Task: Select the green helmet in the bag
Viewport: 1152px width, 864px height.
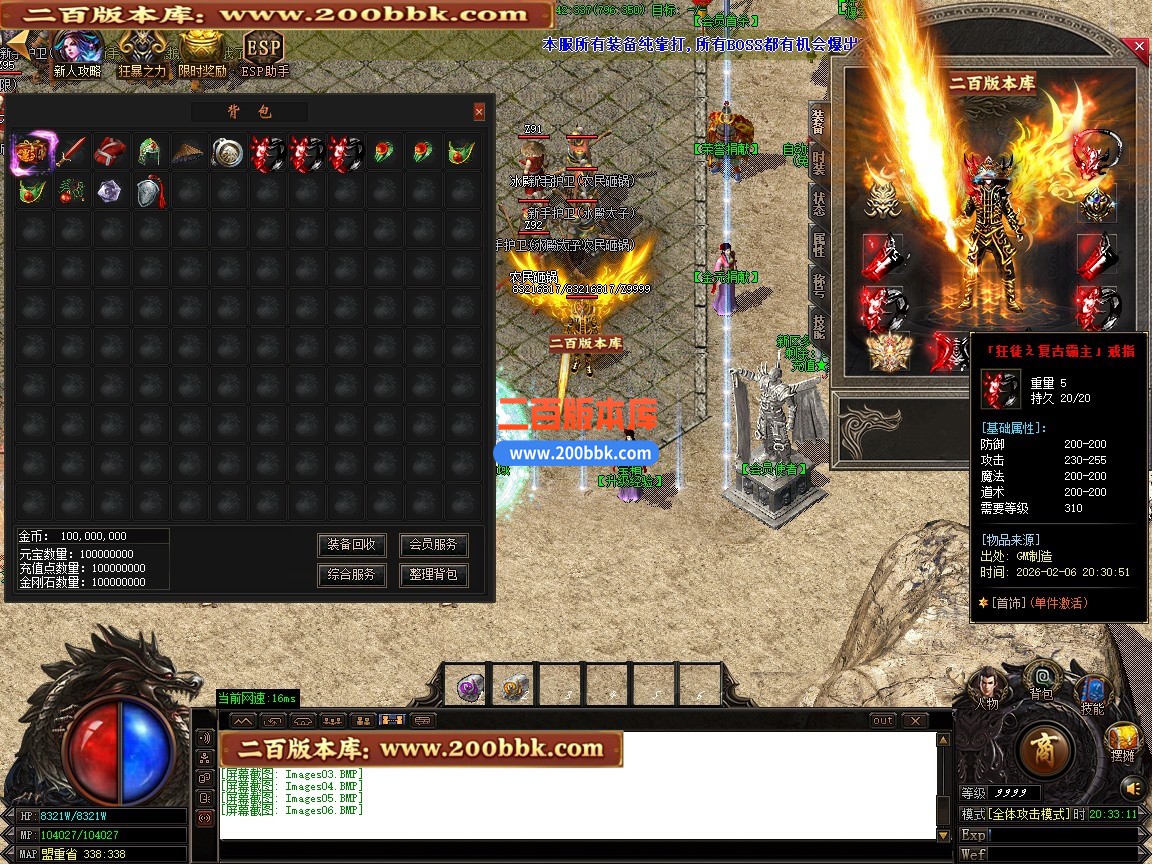Action: 149,153
